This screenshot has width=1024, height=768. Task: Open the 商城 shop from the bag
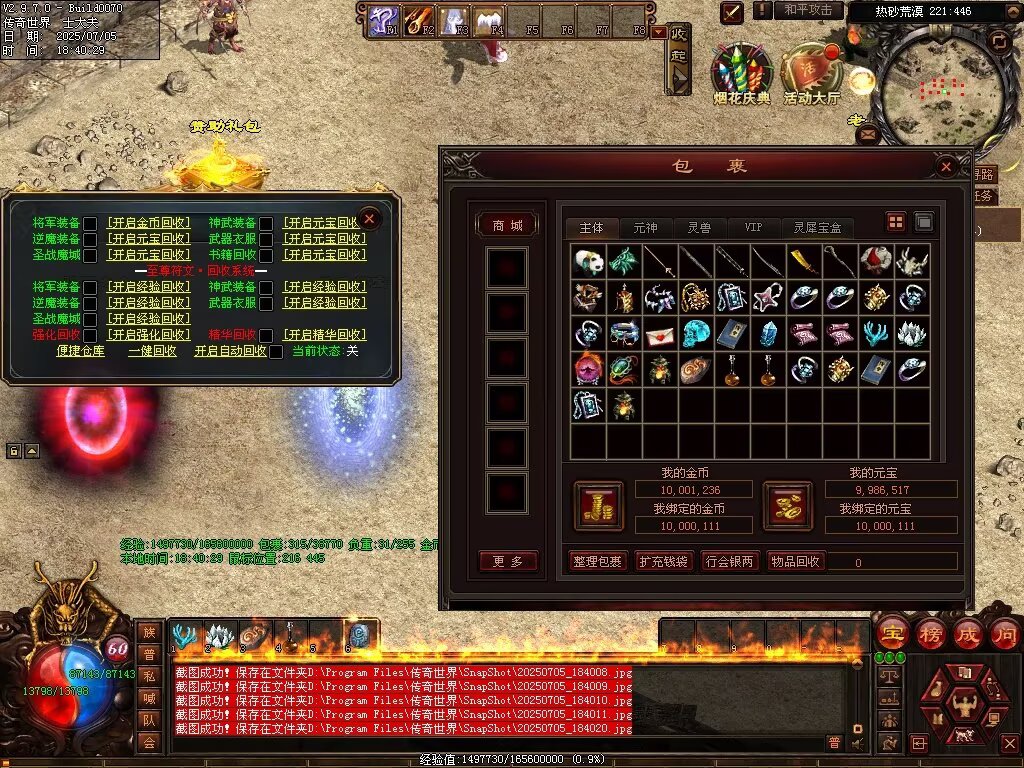(507, 226)
